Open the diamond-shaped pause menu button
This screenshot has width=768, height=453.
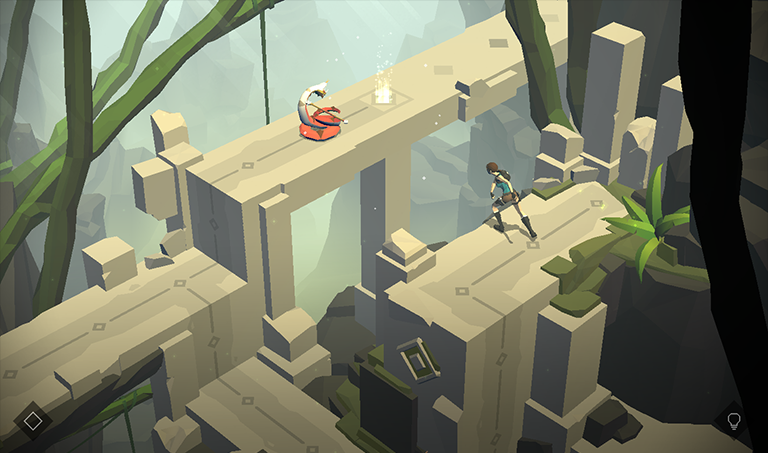tap(33, 420)
